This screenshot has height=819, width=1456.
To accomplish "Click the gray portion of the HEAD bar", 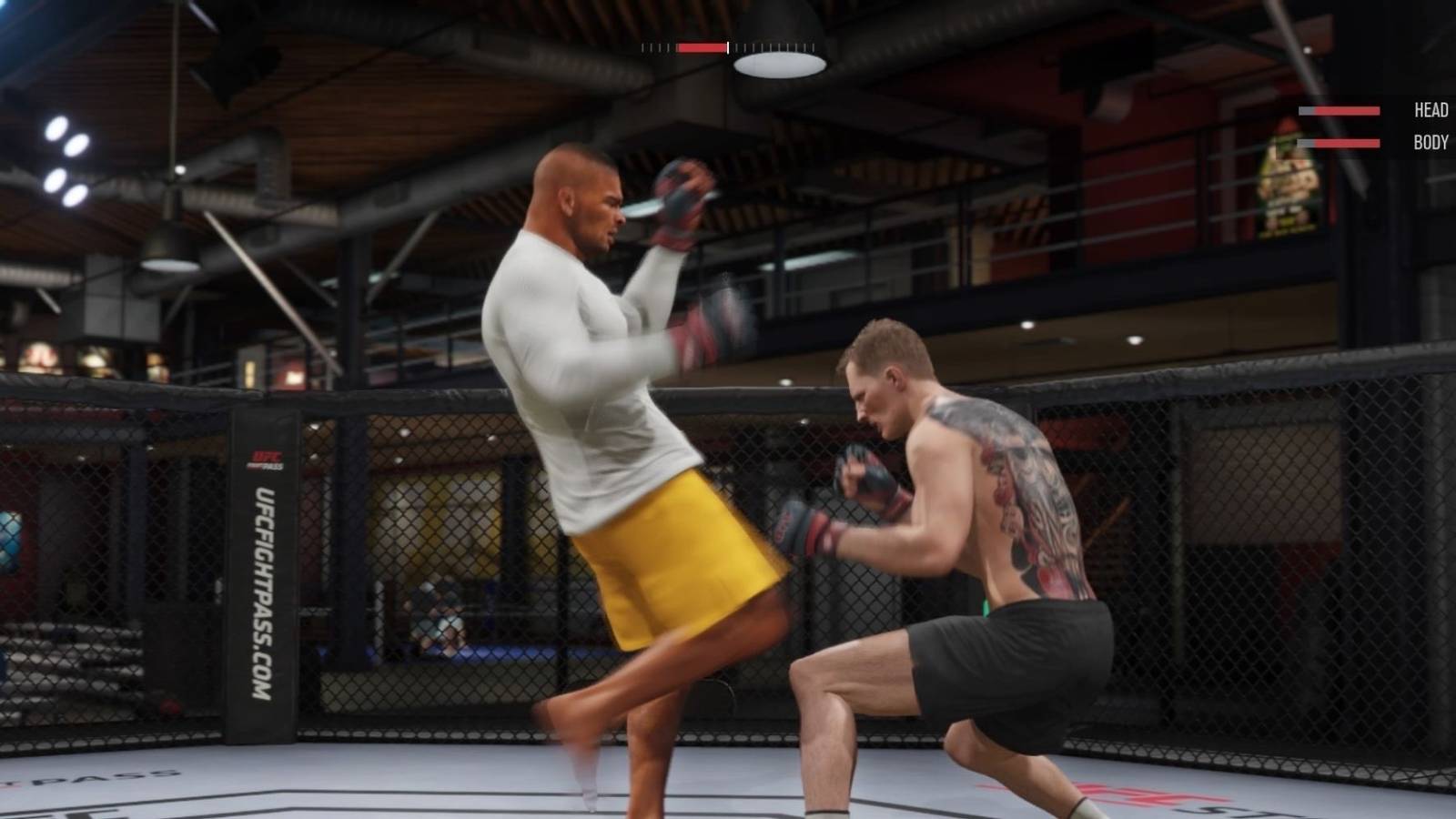I will (x=1308, y=111).
